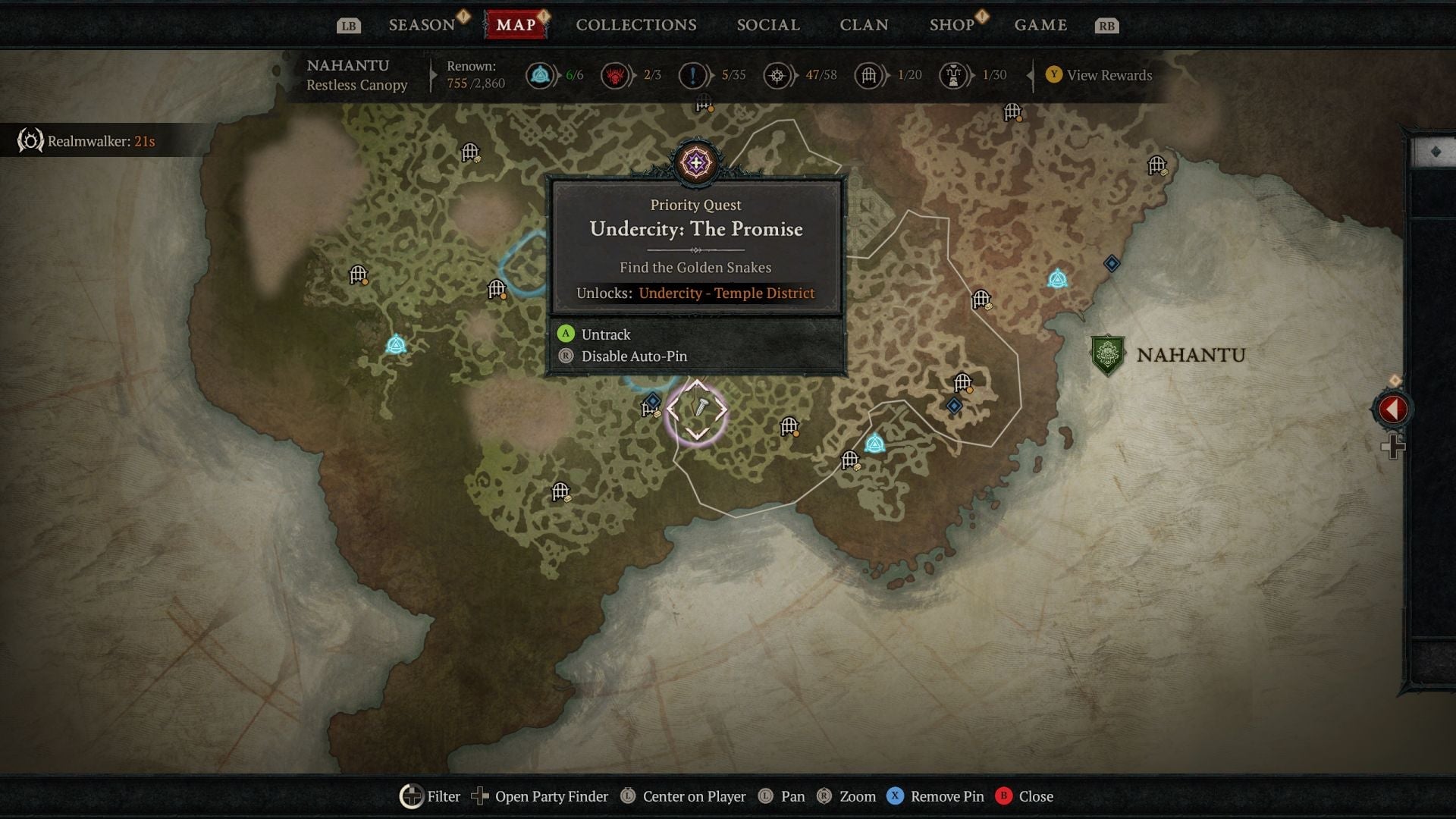Image resolution: width=1456 pixels, height=819 pixels.
Task: Select the Nahantu region emblem banner
Action: [1109, 353]
